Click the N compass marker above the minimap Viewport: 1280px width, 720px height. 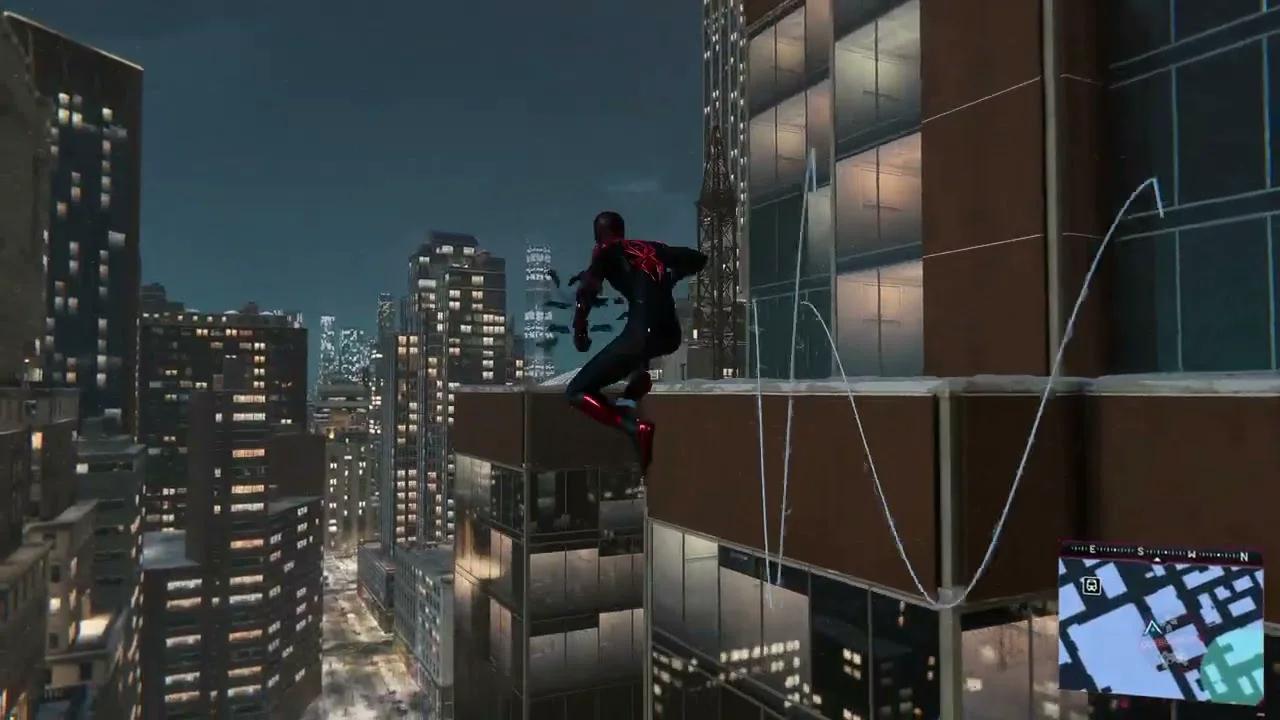click(1244, 555)
